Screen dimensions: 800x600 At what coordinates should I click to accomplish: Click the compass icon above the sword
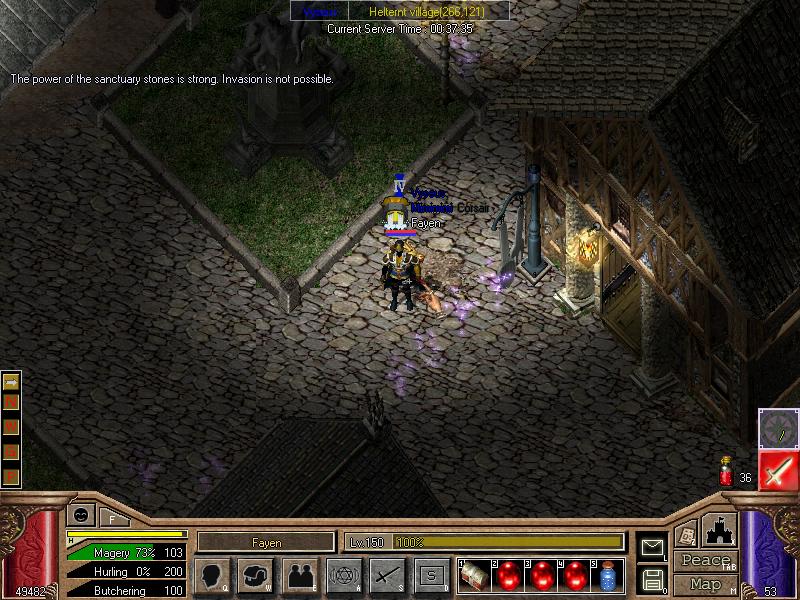click(x=777, y=428)
